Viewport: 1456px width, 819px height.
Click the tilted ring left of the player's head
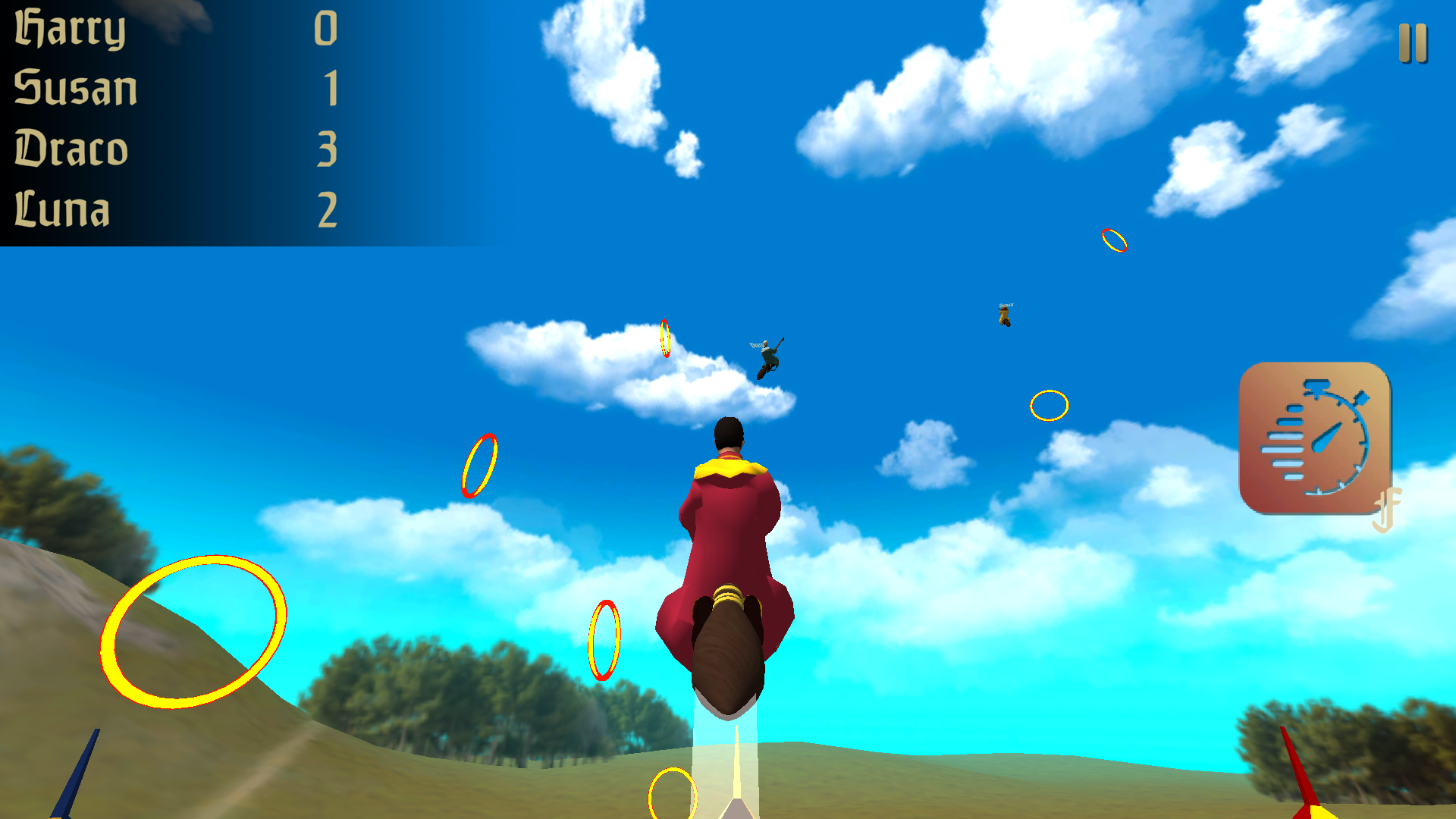pyautogui.click(x=479, y=466)
